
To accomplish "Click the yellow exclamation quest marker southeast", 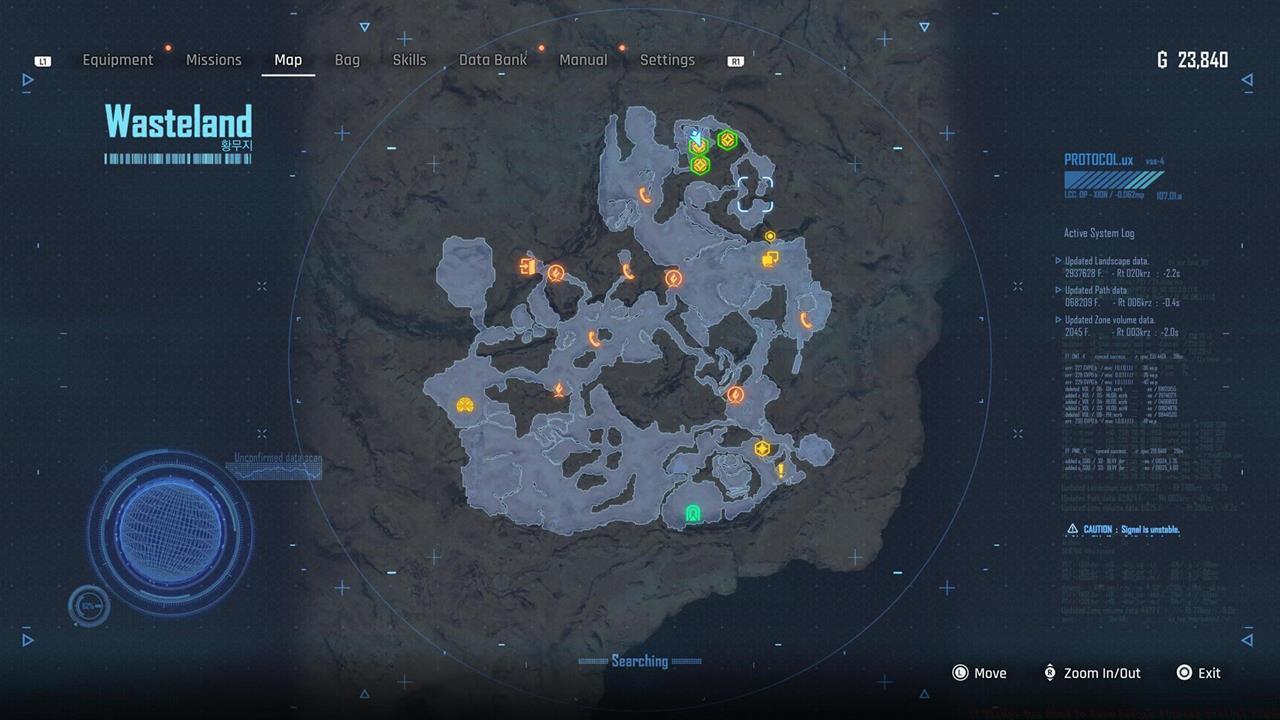I will pyautogui.click(x=781, y=470).
